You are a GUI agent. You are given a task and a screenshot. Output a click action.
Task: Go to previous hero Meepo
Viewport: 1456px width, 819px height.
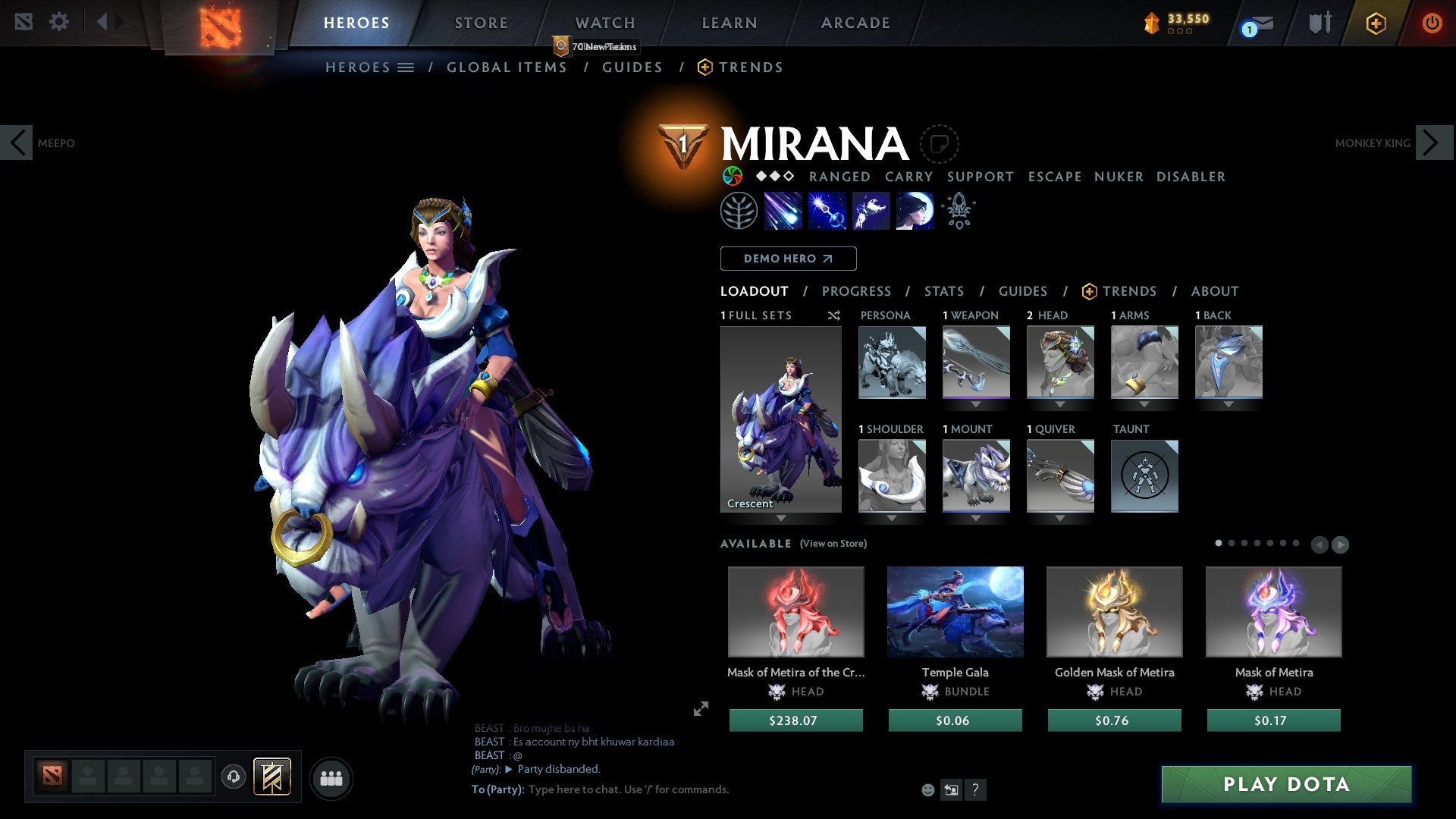(x=17, y=143)
